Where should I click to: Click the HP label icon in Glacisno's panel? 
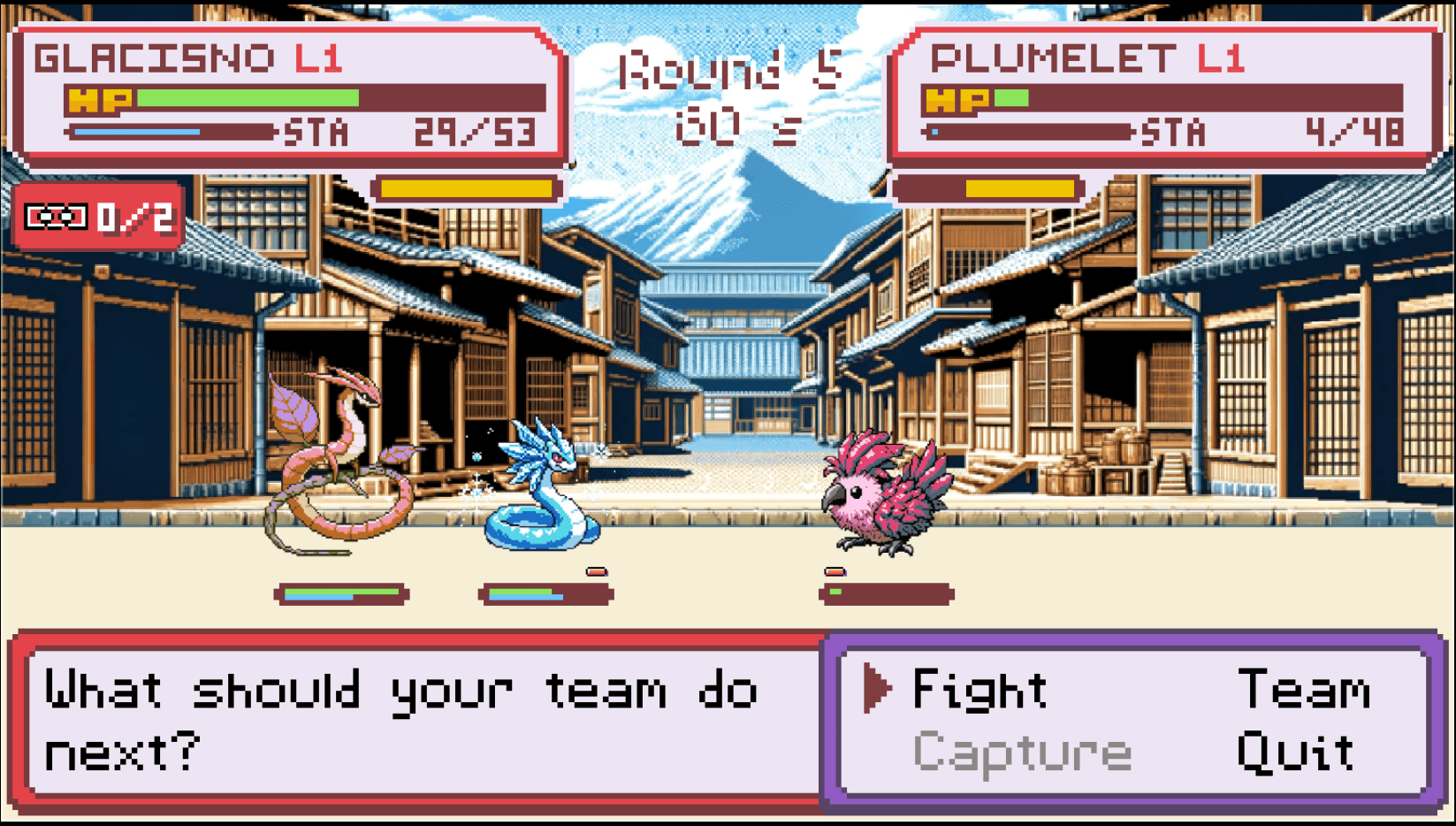[100, 98]
